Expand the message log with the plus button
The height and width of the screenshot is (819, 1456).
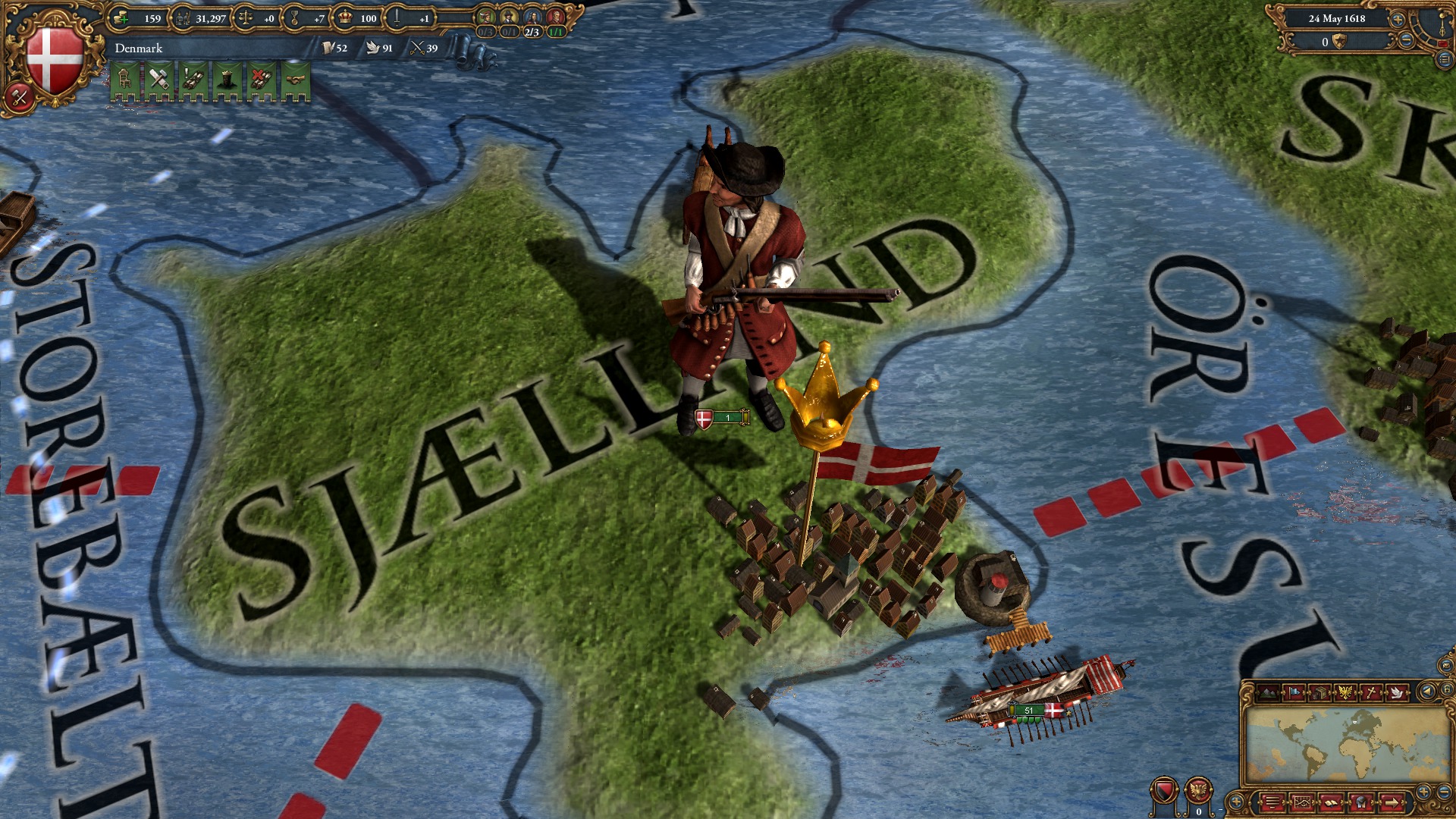point(1236,801)
